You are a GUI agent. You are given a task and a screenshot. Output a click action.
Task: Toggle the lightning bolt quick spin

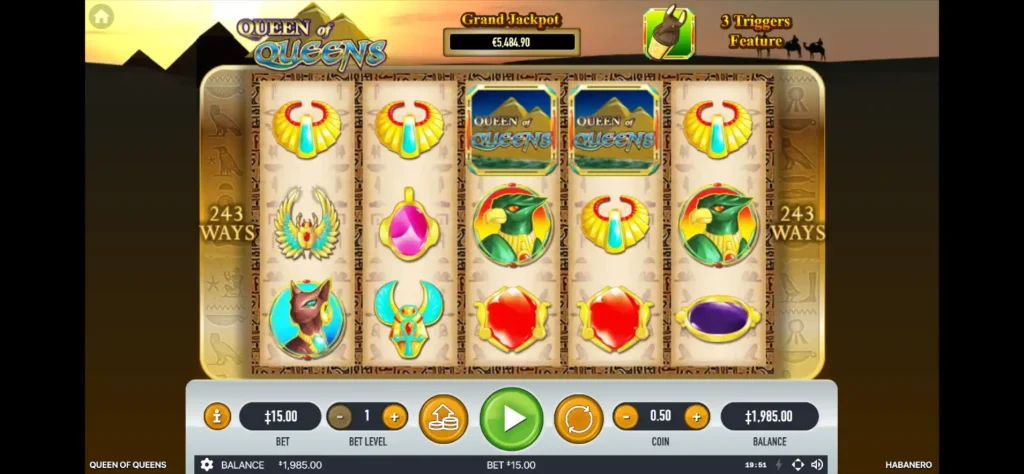[779, 465]
